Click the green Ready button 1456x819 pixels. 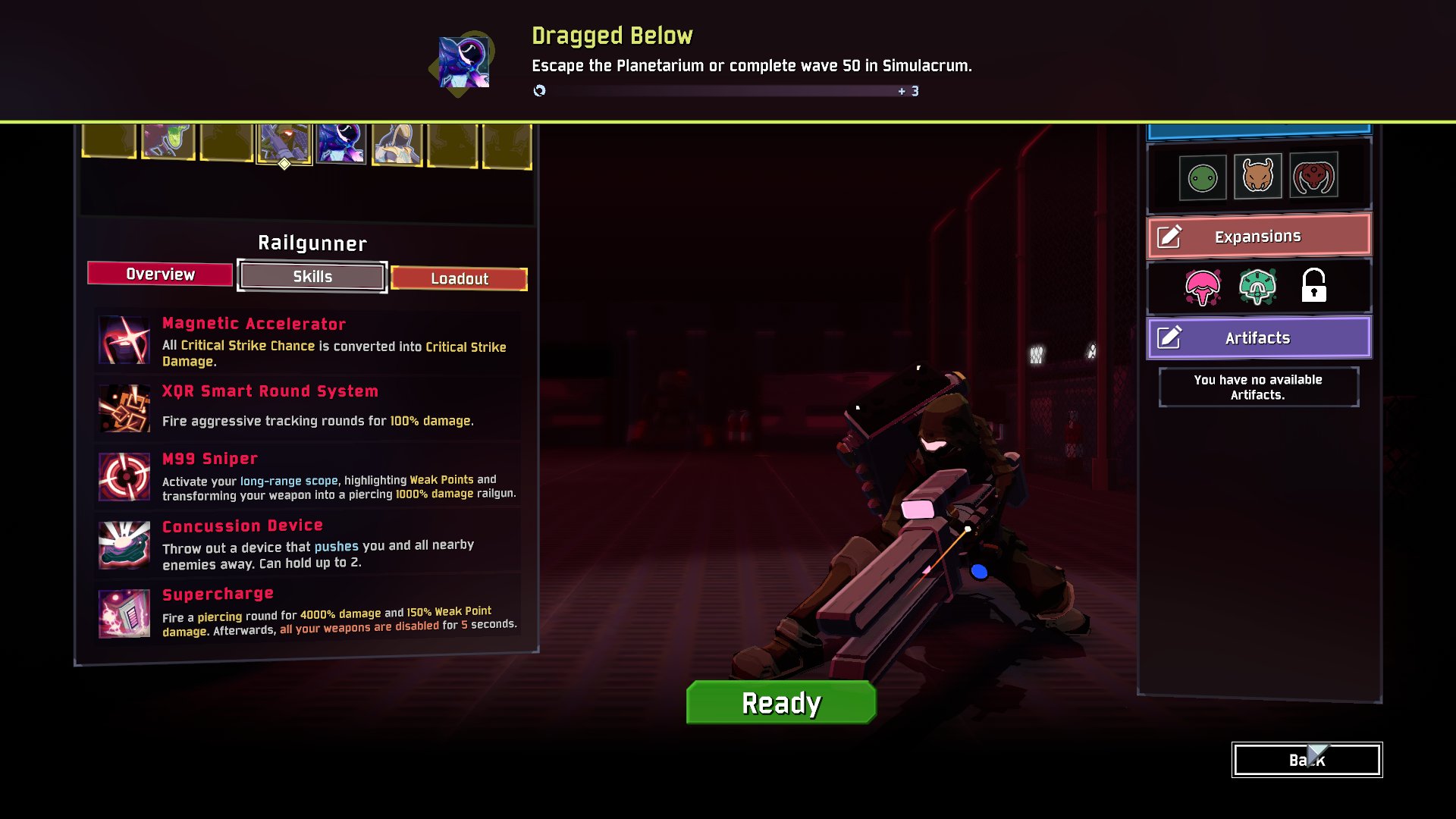781,703
